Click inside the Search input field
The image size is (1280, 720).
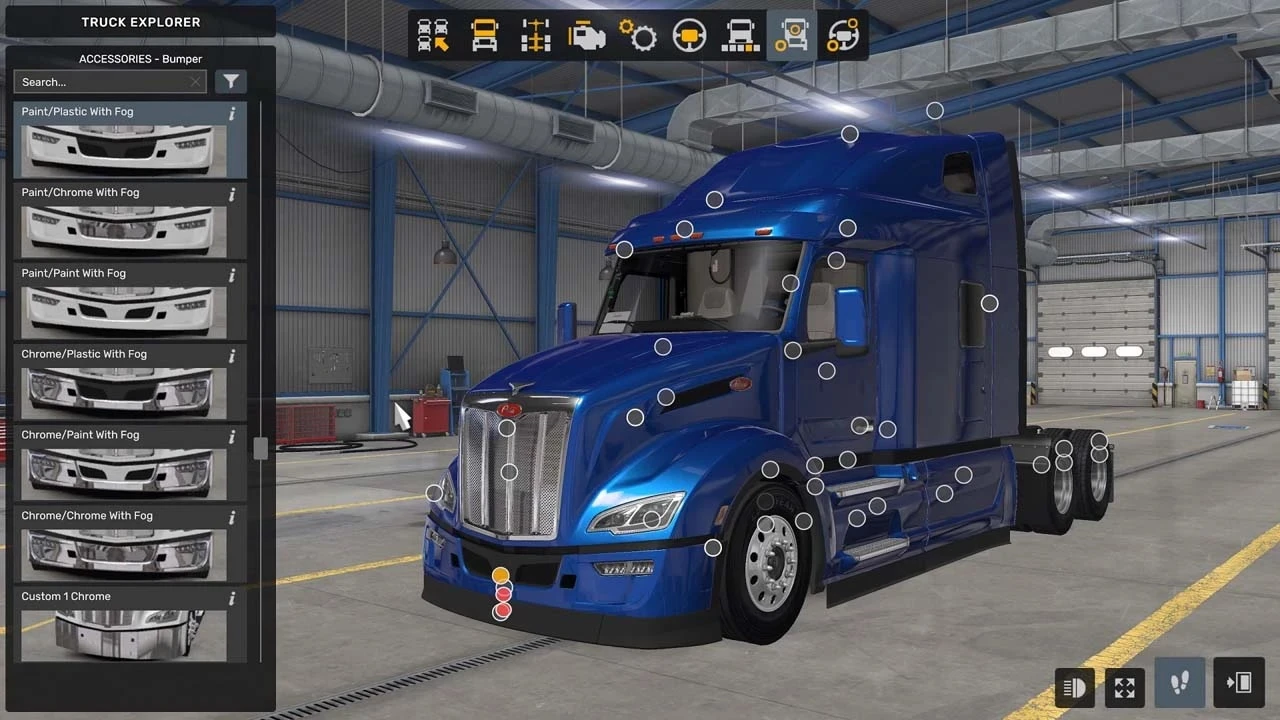point(100,81)
